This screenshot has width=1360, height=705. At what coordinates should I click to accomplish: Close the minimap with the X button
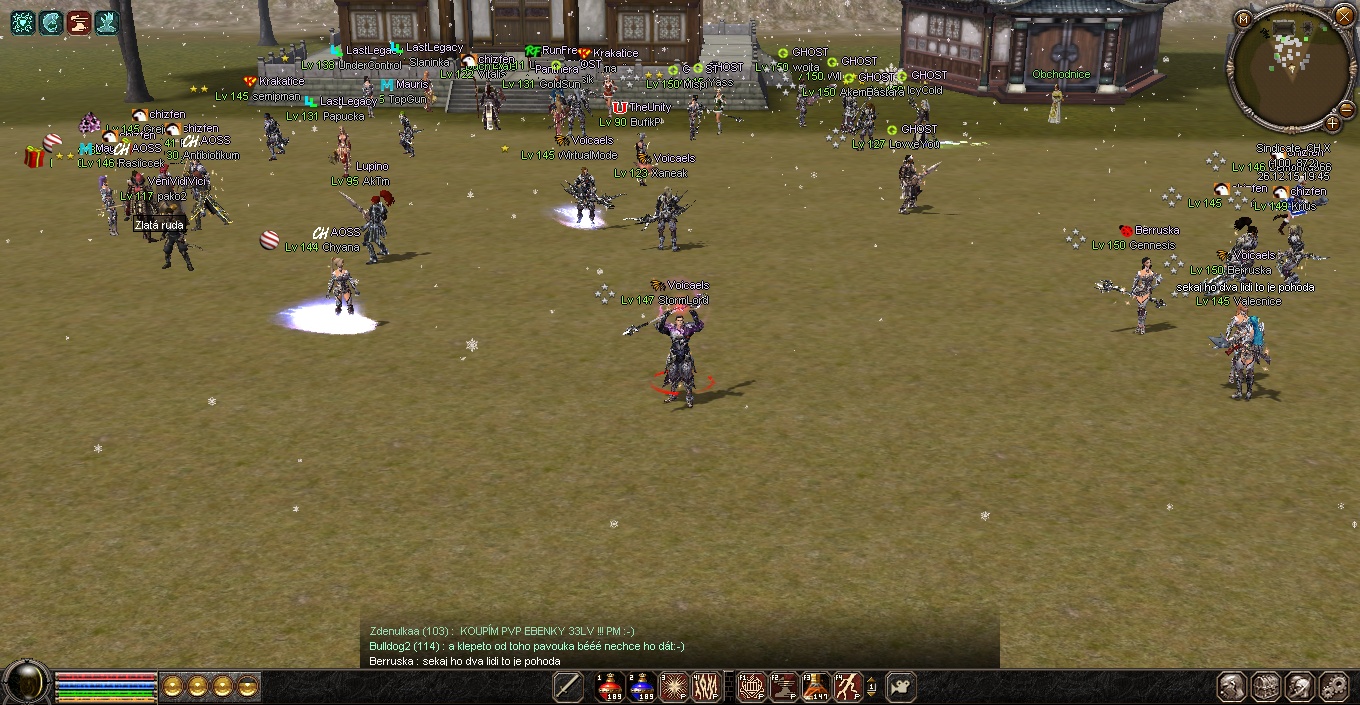(1344, 17)
